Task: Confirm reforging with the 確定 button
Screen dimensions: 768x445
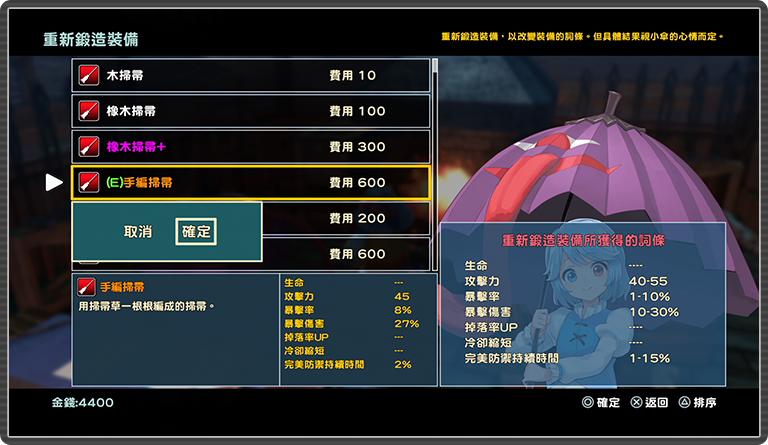Action: 196,232
